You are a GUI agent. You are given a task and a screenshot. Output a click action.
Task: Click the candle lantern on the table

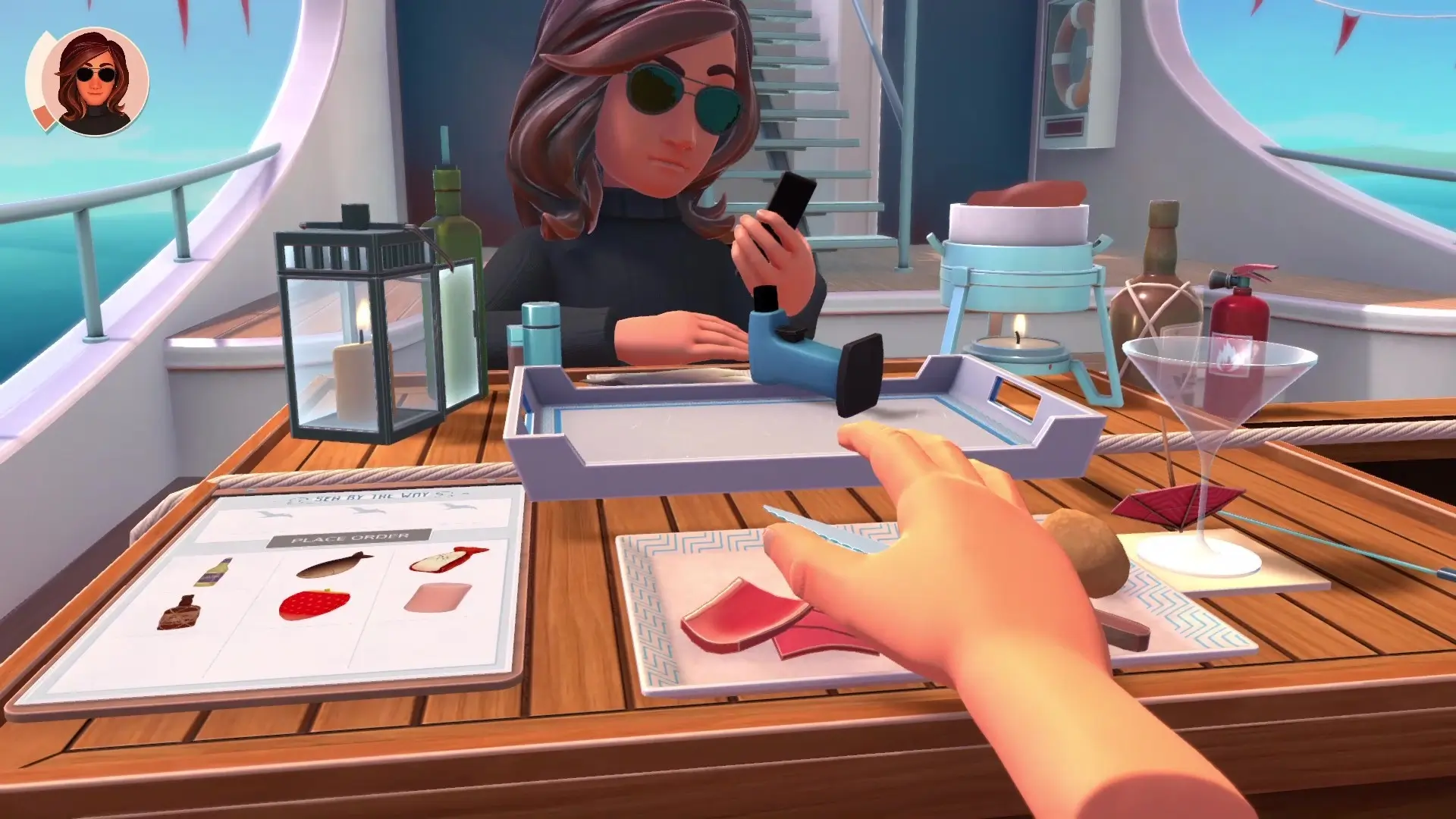pyautogui.click(x=356, y=334)
